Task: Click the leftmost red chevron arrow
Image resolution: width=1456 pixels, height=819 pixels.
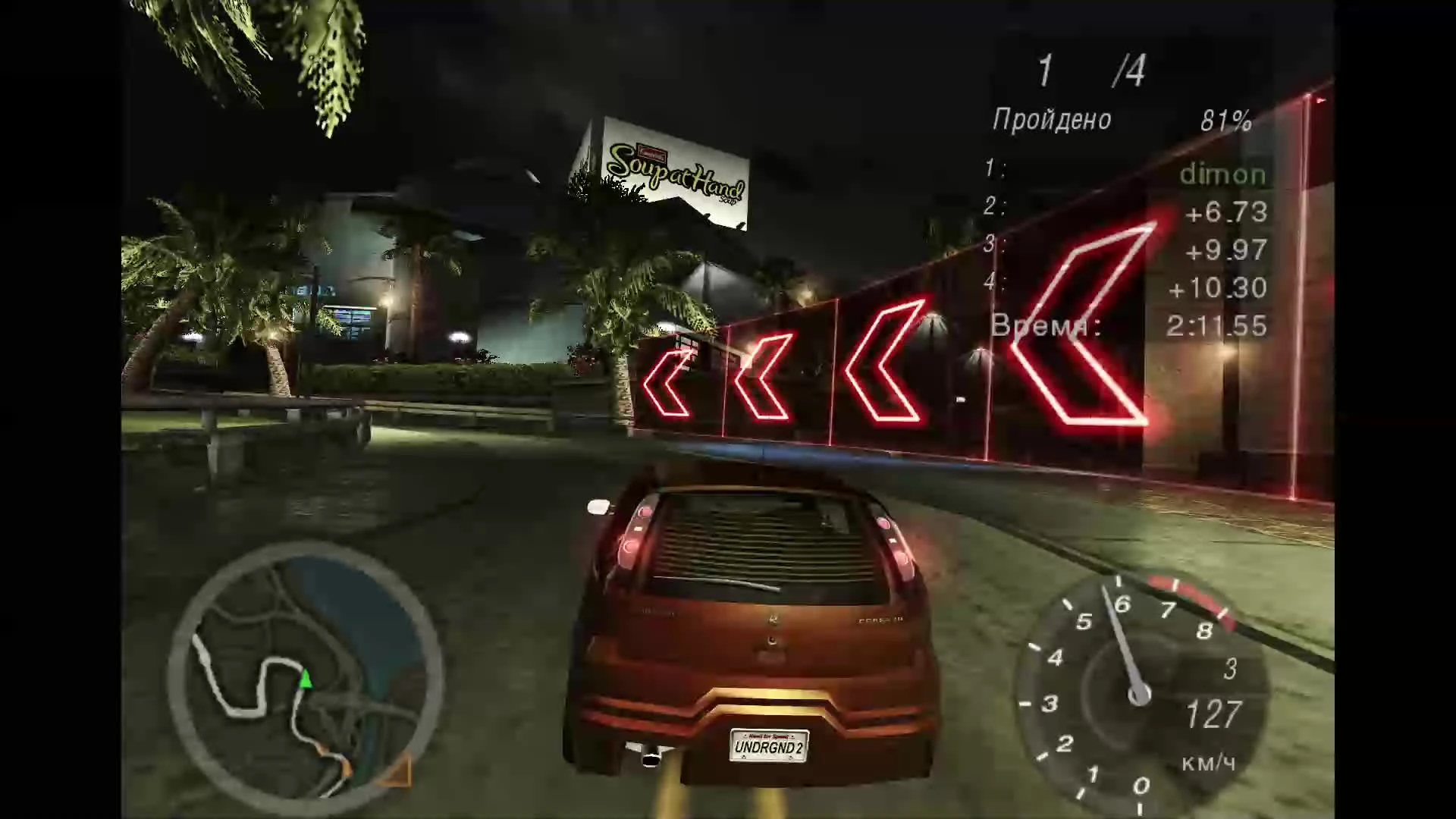Action: (x=667, y=383)
